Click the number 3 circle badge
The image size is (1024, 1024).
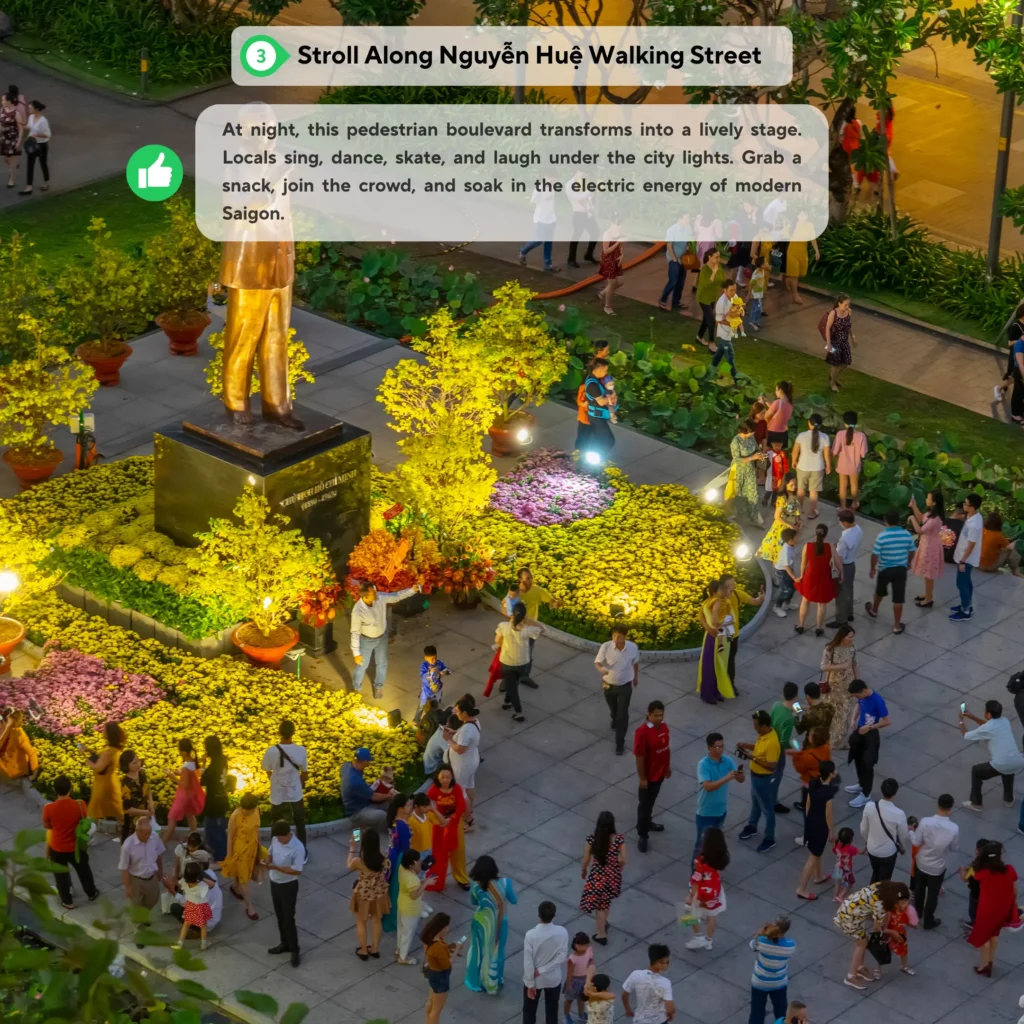click(x=261, y=56)
